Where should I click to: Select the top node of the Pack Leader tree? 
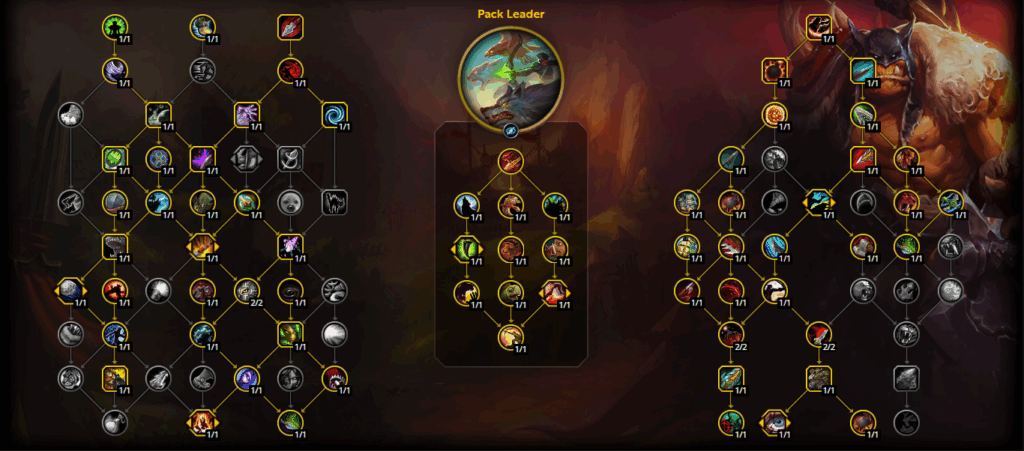point(510,160)
